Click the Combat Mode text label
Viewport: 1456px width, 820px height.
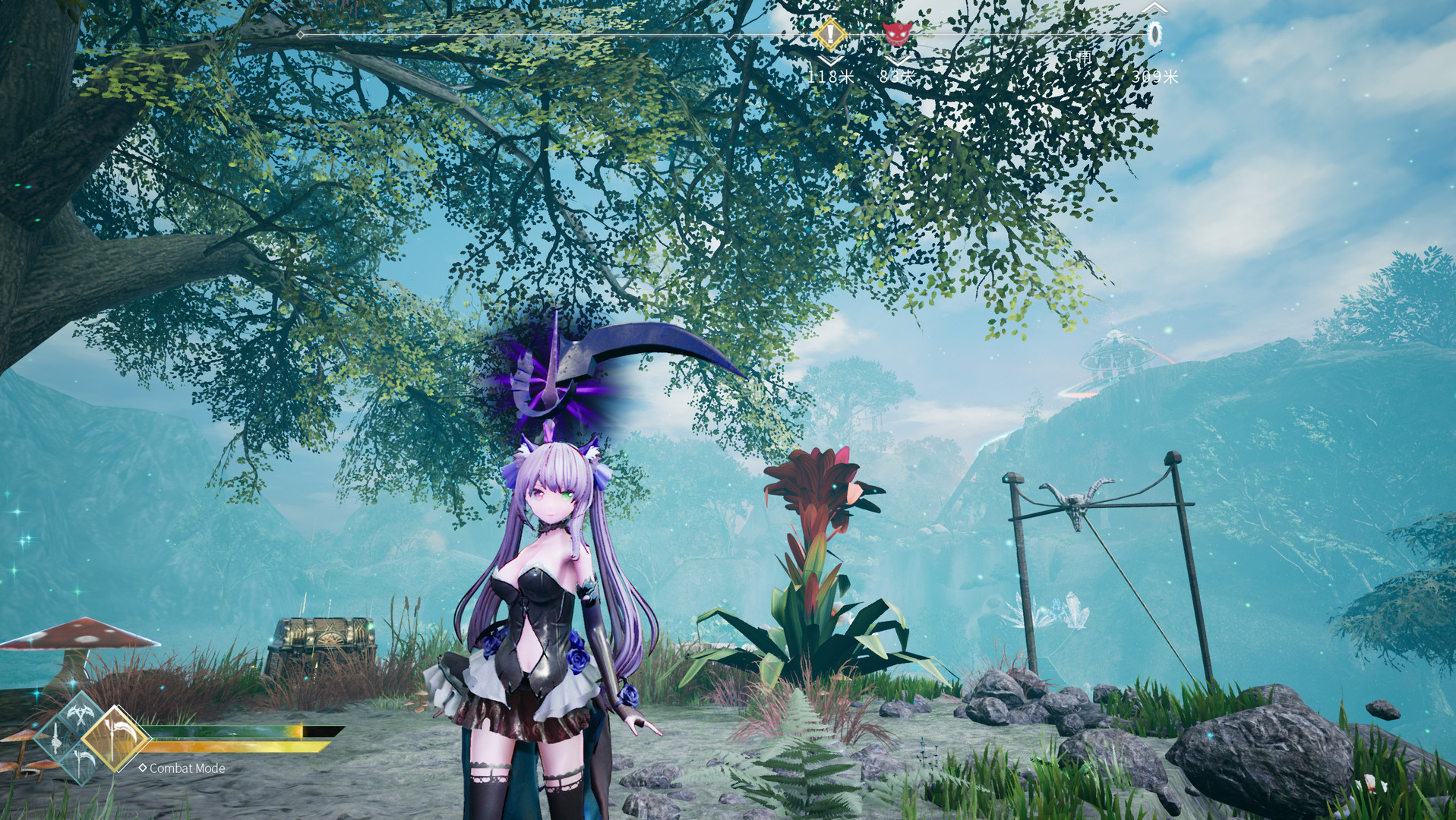pos(188,768)
